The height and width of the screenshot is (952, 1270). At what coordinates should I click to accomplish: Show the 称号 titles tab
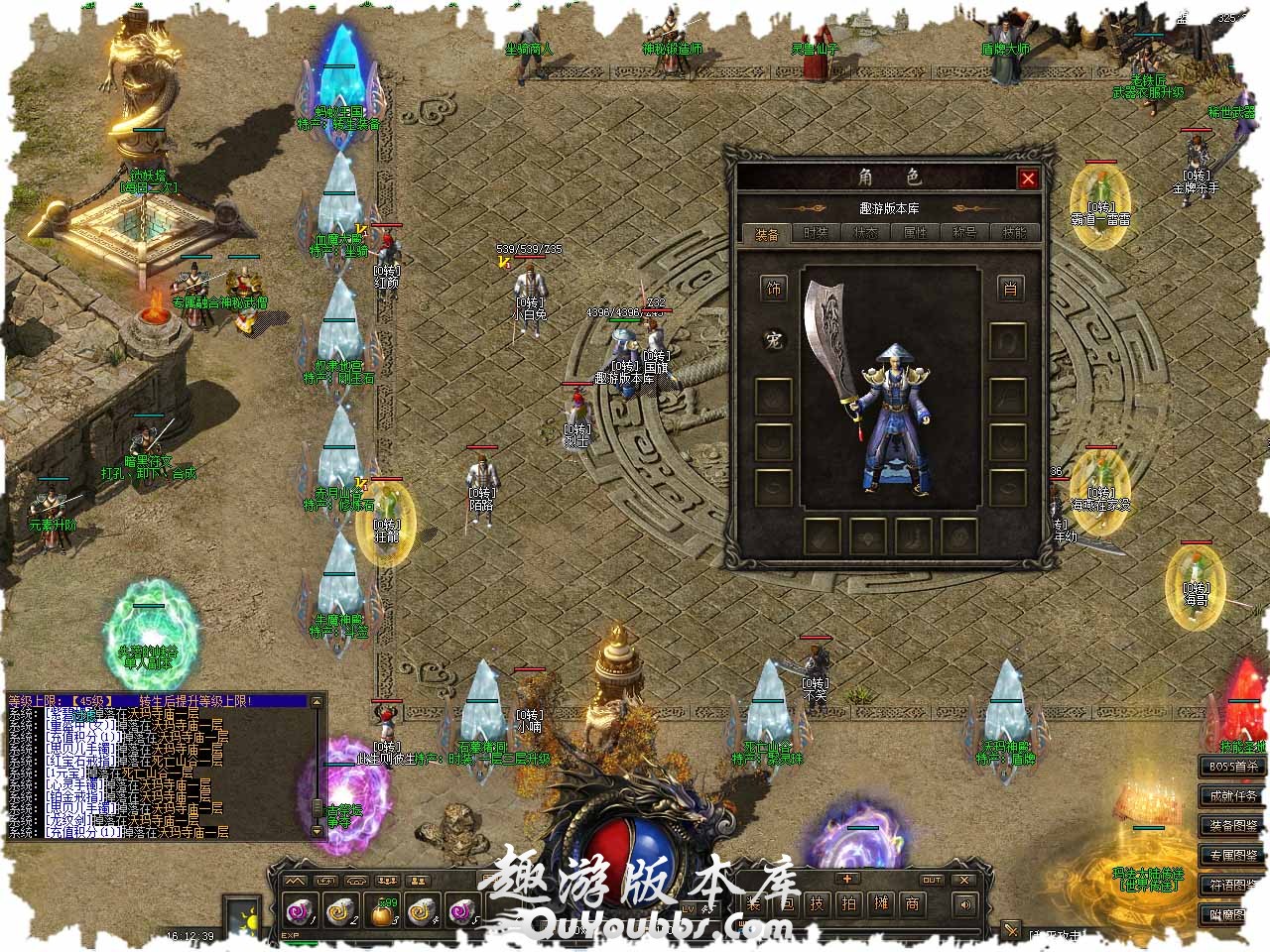coord(964,233)
